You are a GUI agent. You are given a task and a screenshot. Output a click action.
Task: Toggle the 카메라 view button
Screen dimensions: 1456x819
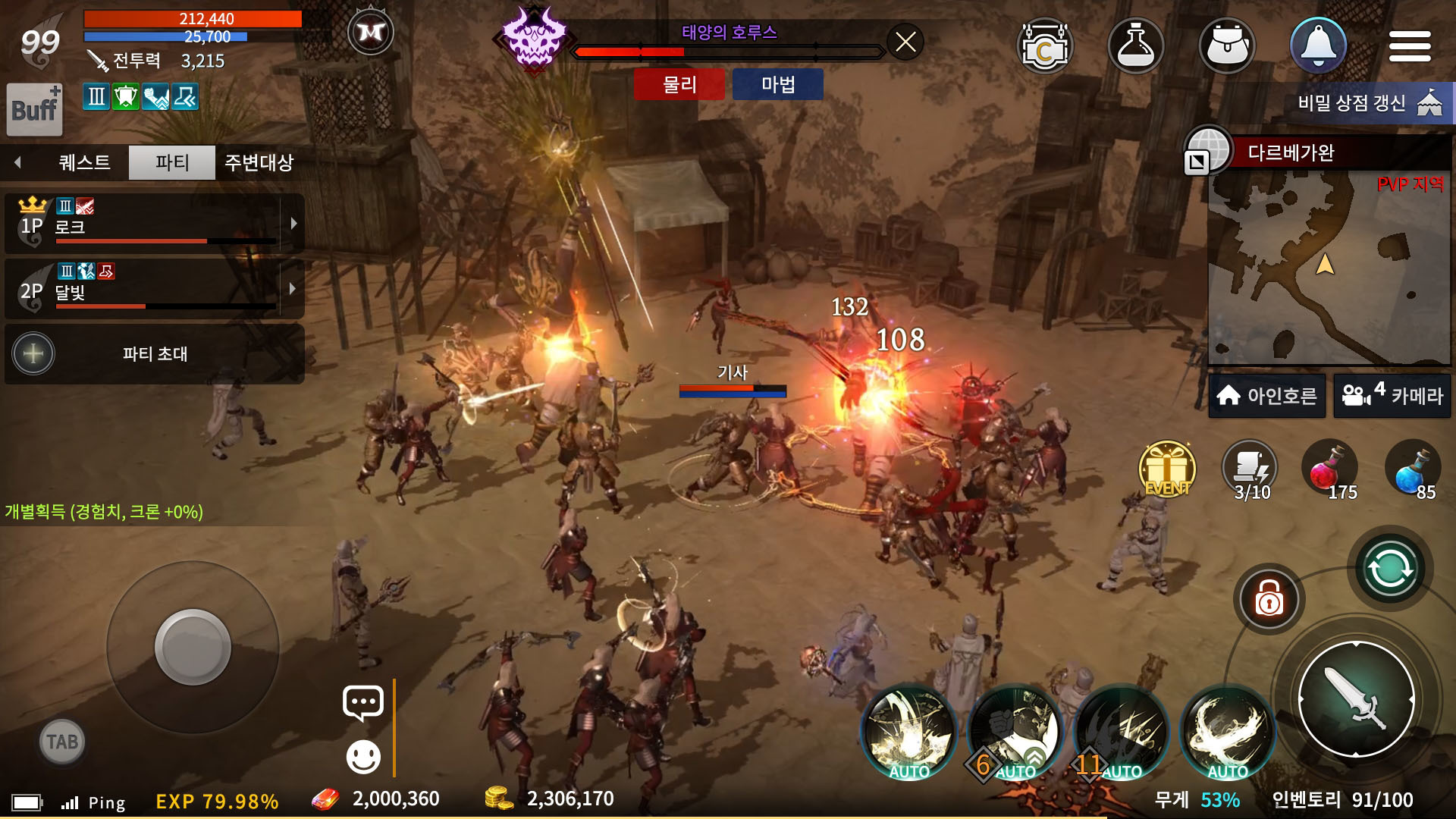click(x=1392, y=396)
